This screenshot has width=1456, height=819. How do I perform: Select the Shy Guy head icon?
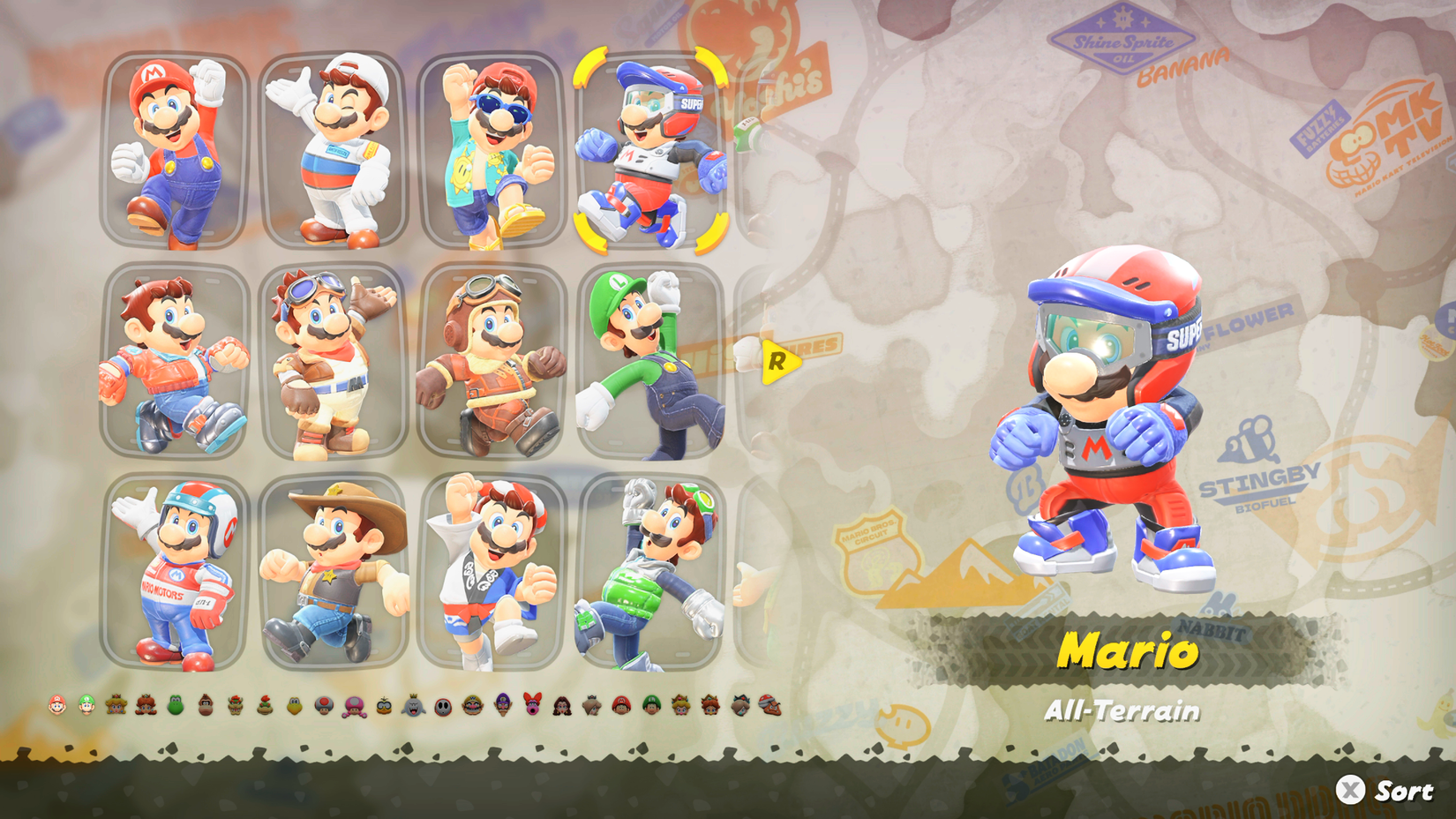point(442,706)
